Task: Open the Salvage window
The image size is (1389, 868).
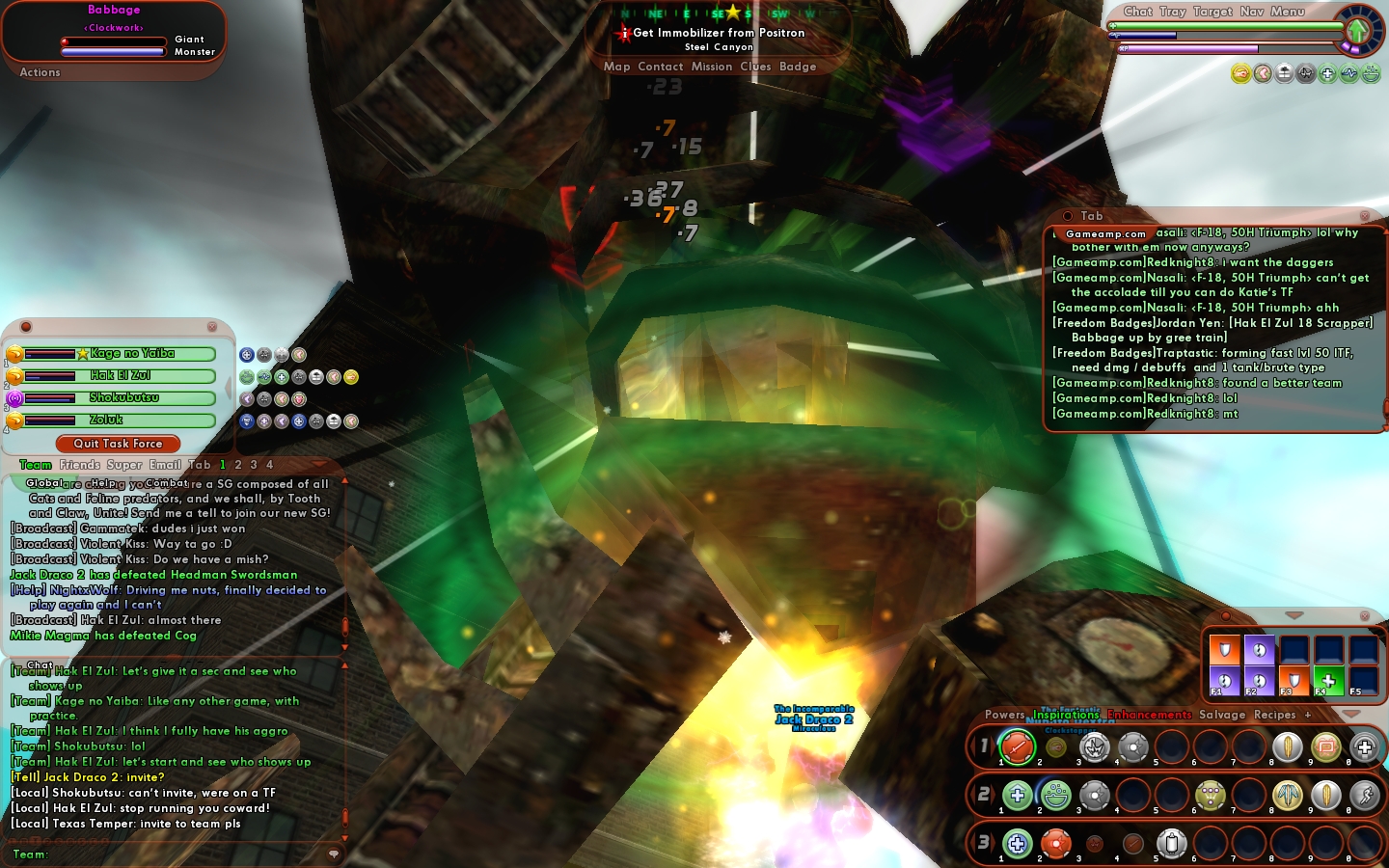Action: [1222, 715]
